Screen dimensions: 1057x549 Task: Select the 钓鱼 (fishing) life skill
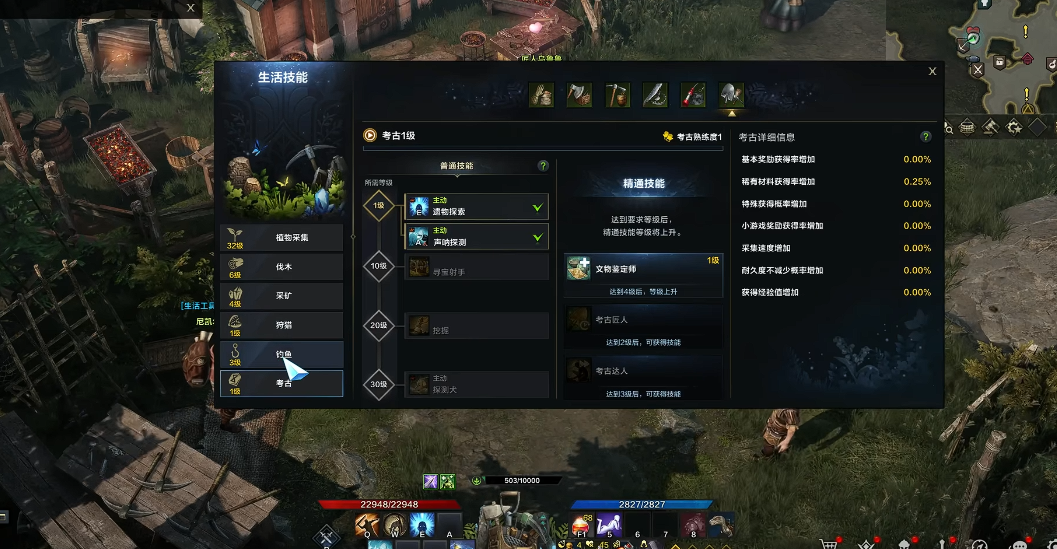[x=281, y=354]
